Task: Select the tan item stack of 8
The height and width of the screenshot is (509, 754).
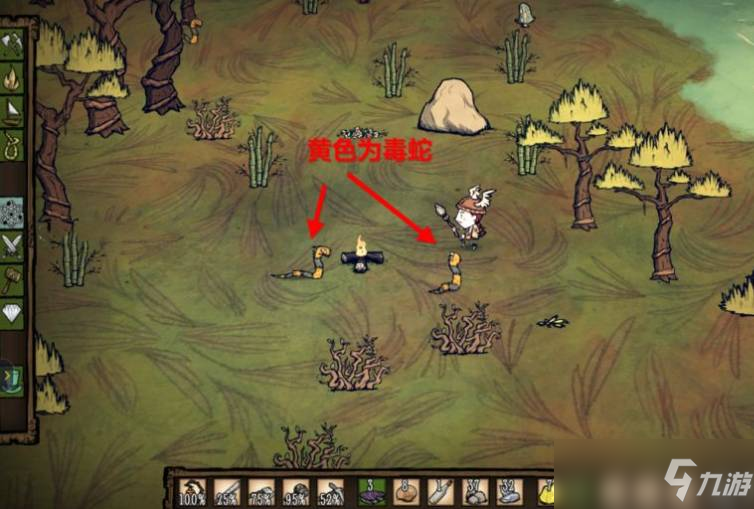Action: [405, 491]
